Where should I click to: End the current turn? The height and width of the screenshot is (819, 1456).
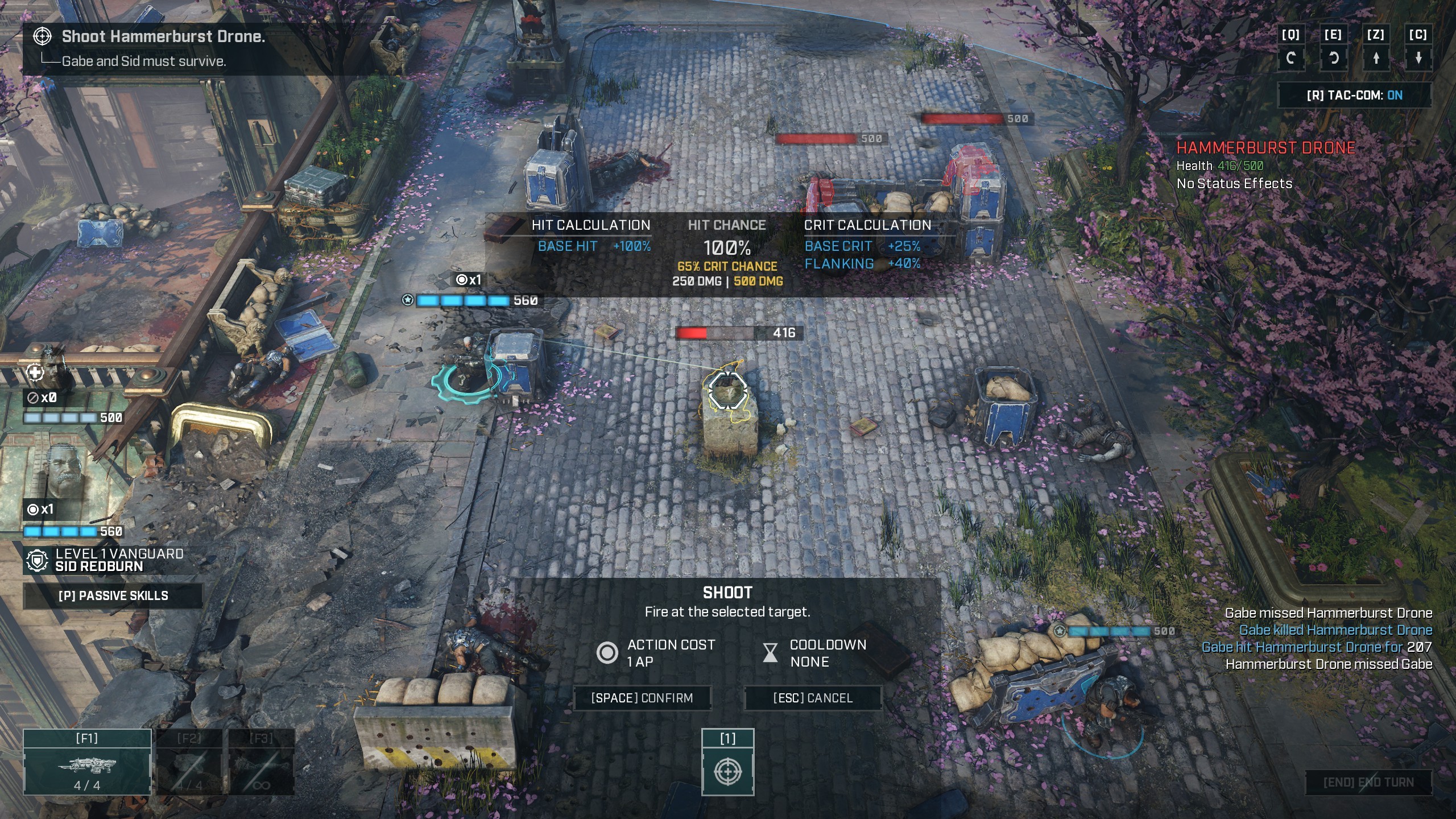pyautogui.click(x=1368, y=783)
